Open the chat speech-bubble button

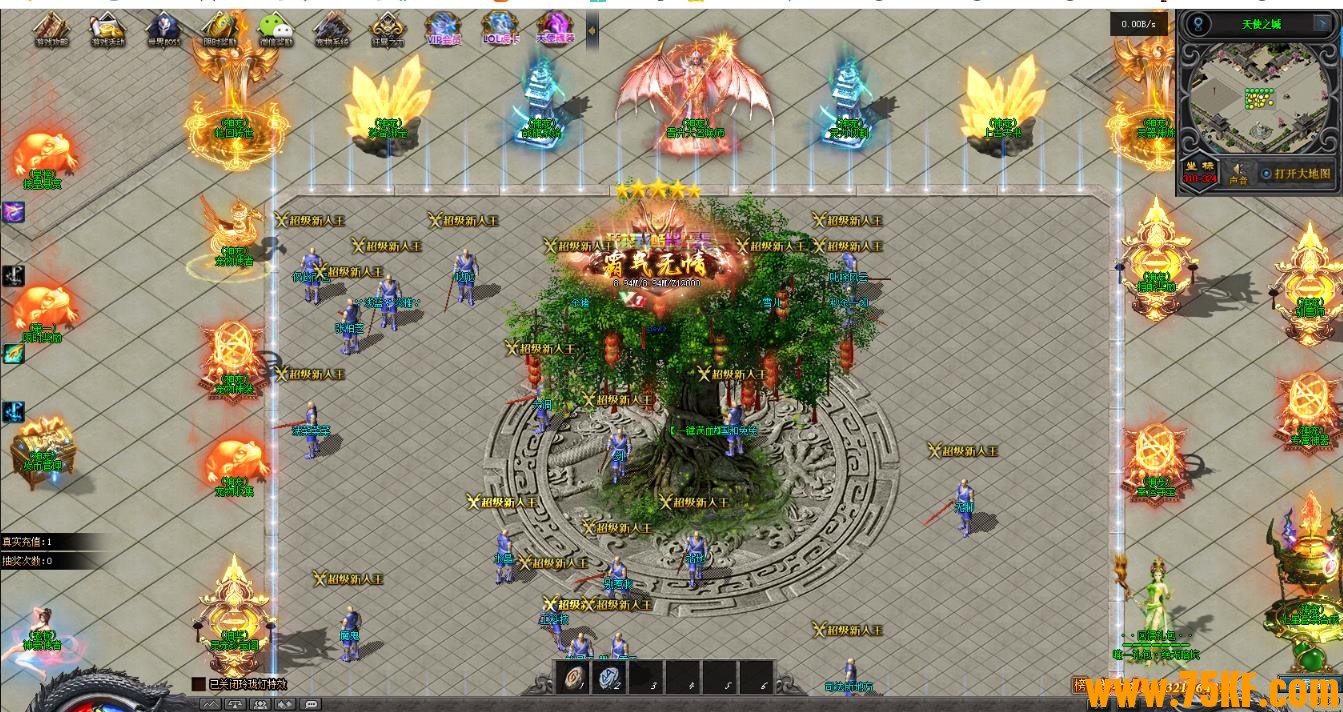pyautogui.click(x=311, y=704)
